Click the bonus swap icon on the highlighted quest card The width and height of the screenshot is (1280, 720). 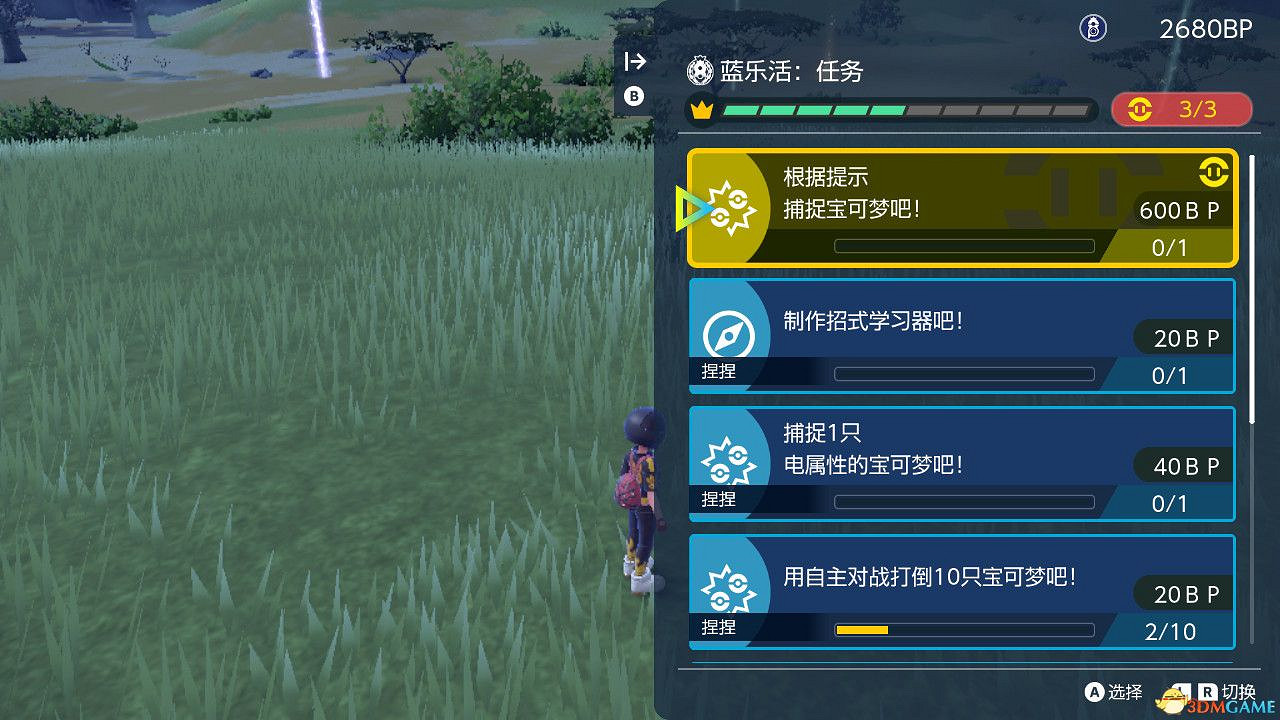(1214, 172)
